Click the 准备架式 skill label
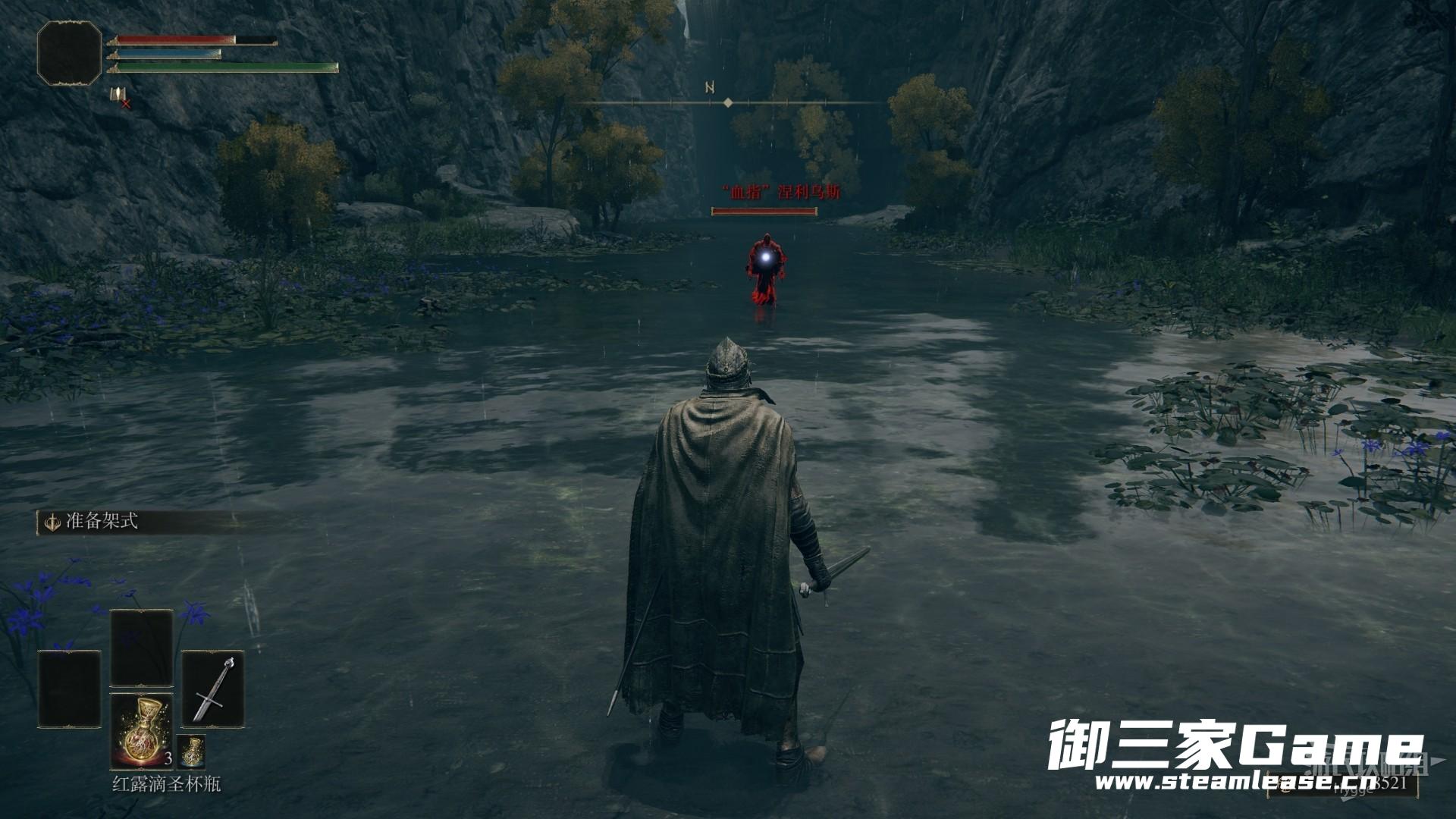This screenshot has height=819, width=1456. point(101,522)
